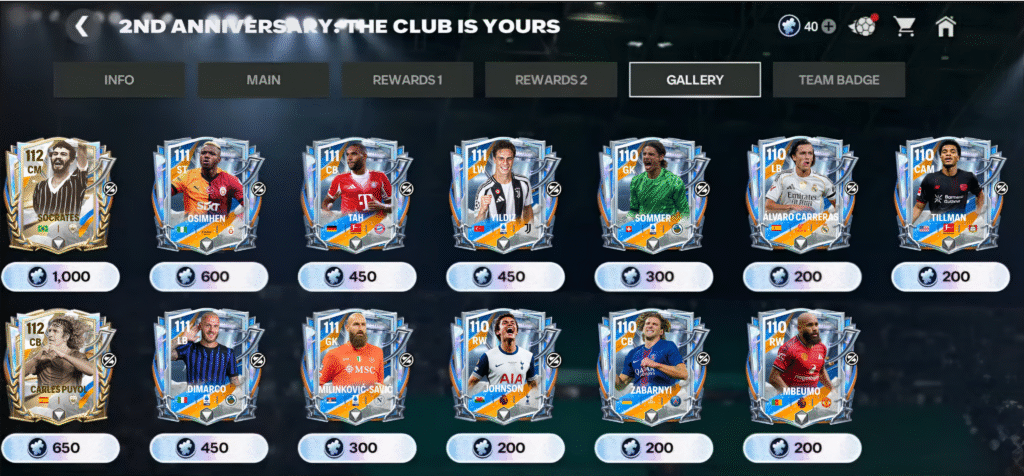The width and height of the screenshot is (1024, 476).
Task: Return to the home screen
Action: pos(945,27)
